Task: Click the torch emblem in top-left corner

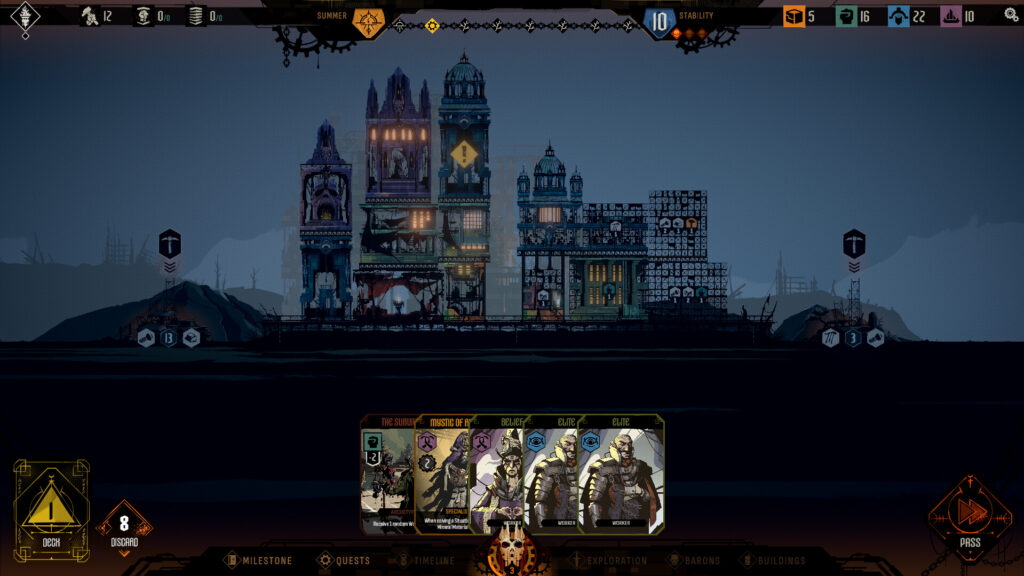Action: point(24,16)
